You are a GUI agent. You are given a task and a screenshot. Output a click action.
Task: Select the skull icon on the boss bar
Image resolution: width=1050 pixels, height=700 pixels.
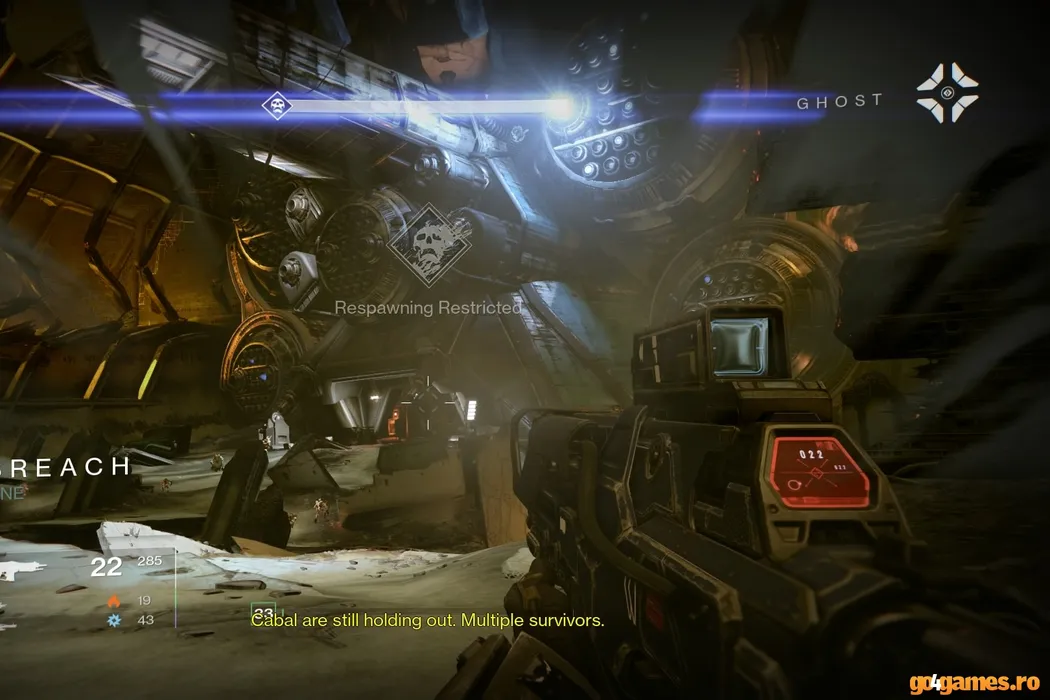coord(276,105)
